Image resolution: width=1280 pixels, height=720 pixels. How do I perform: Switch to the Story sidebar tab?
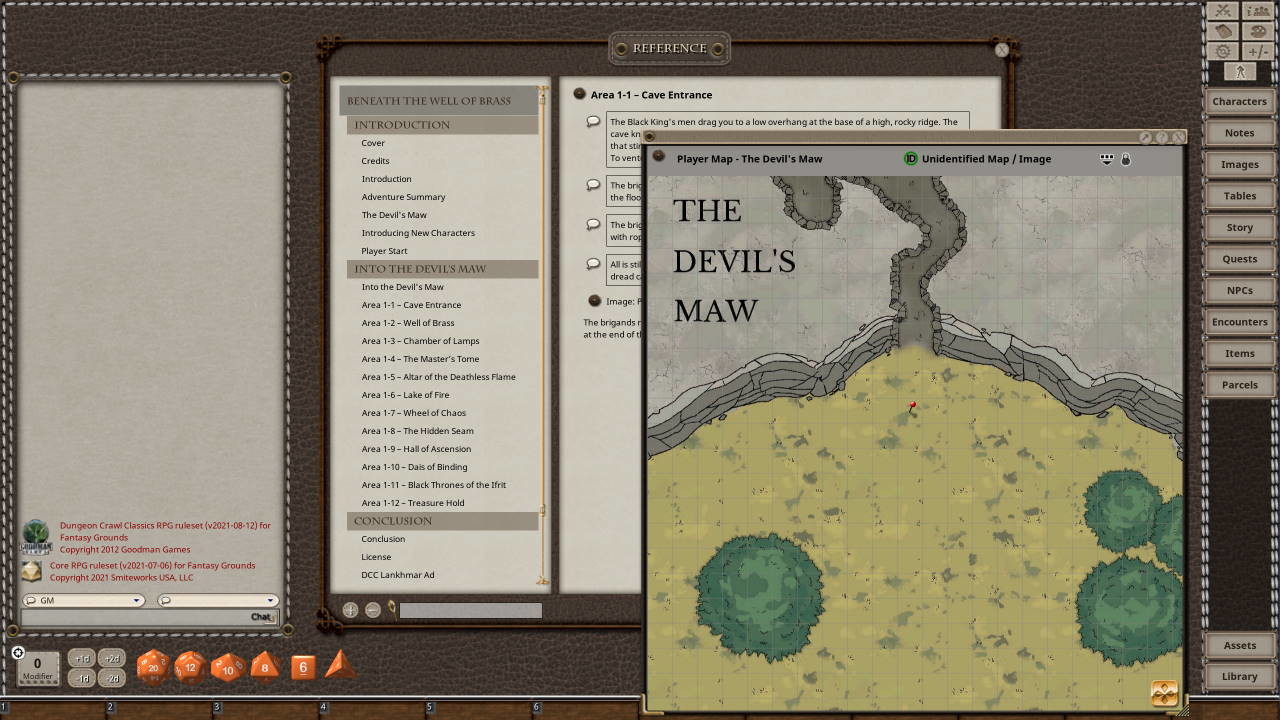(1239, 227)
